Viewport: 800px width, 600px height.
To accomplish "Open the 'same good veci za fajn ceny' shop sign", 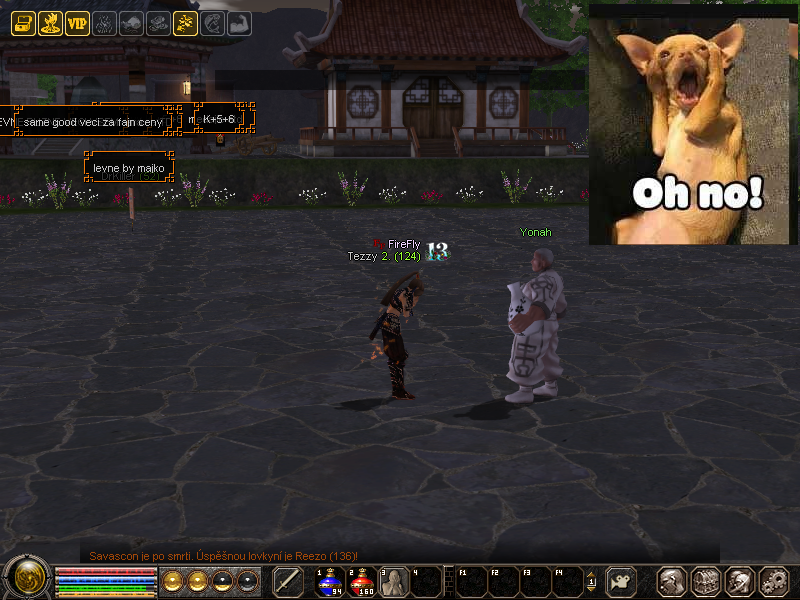I will pos(93,121).
